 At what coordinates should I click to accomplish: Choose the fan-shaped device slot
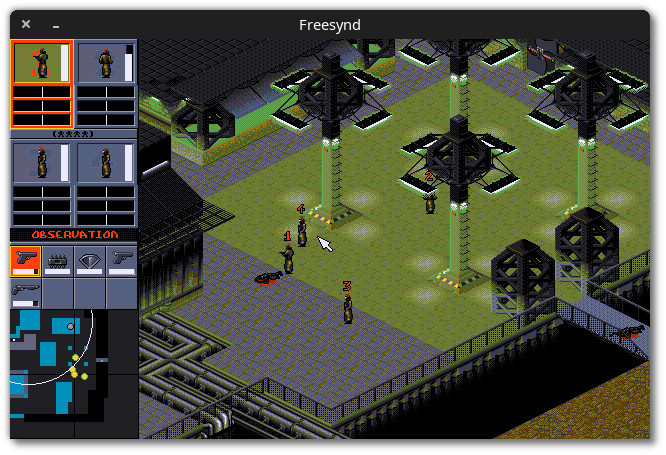click(x=89, y=261)
